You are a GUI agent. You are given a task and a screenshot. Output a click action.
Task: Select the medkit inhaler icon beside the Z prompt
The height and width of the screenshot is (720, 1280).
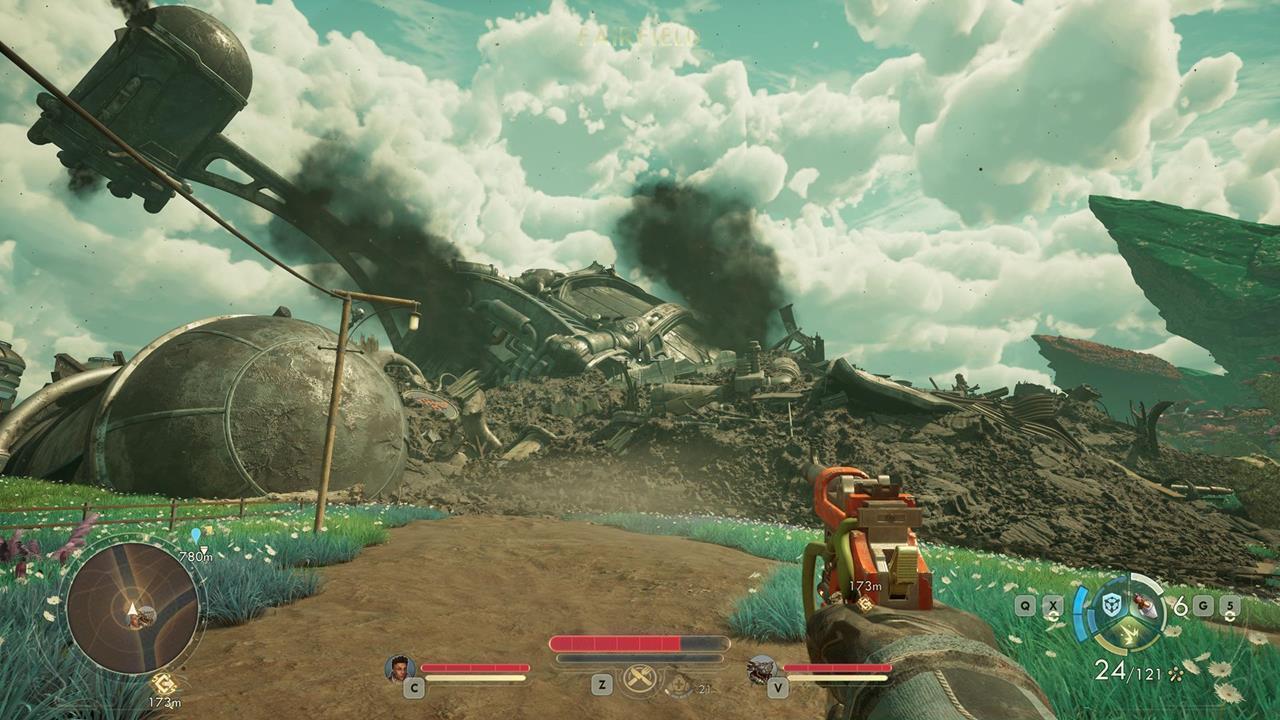677,687
